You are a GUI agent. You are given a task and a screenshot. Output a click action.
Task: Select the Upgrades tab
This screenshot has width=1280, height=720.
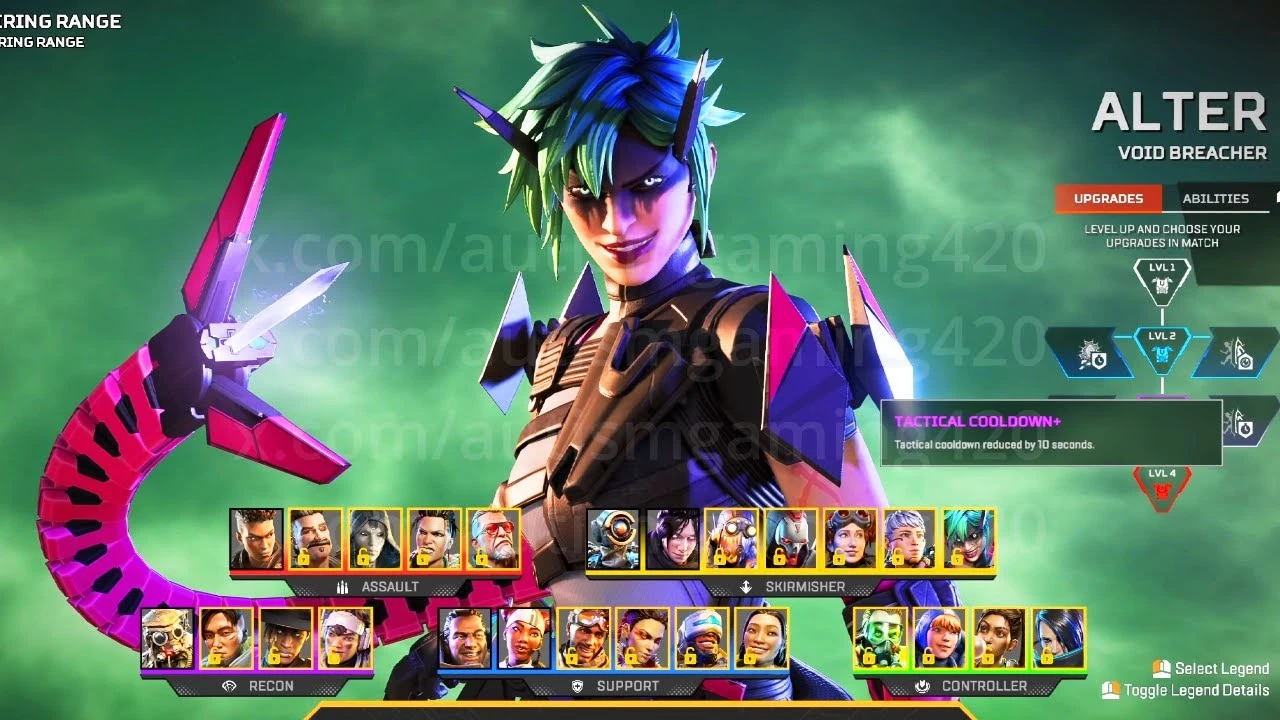tap(1108, 198)
